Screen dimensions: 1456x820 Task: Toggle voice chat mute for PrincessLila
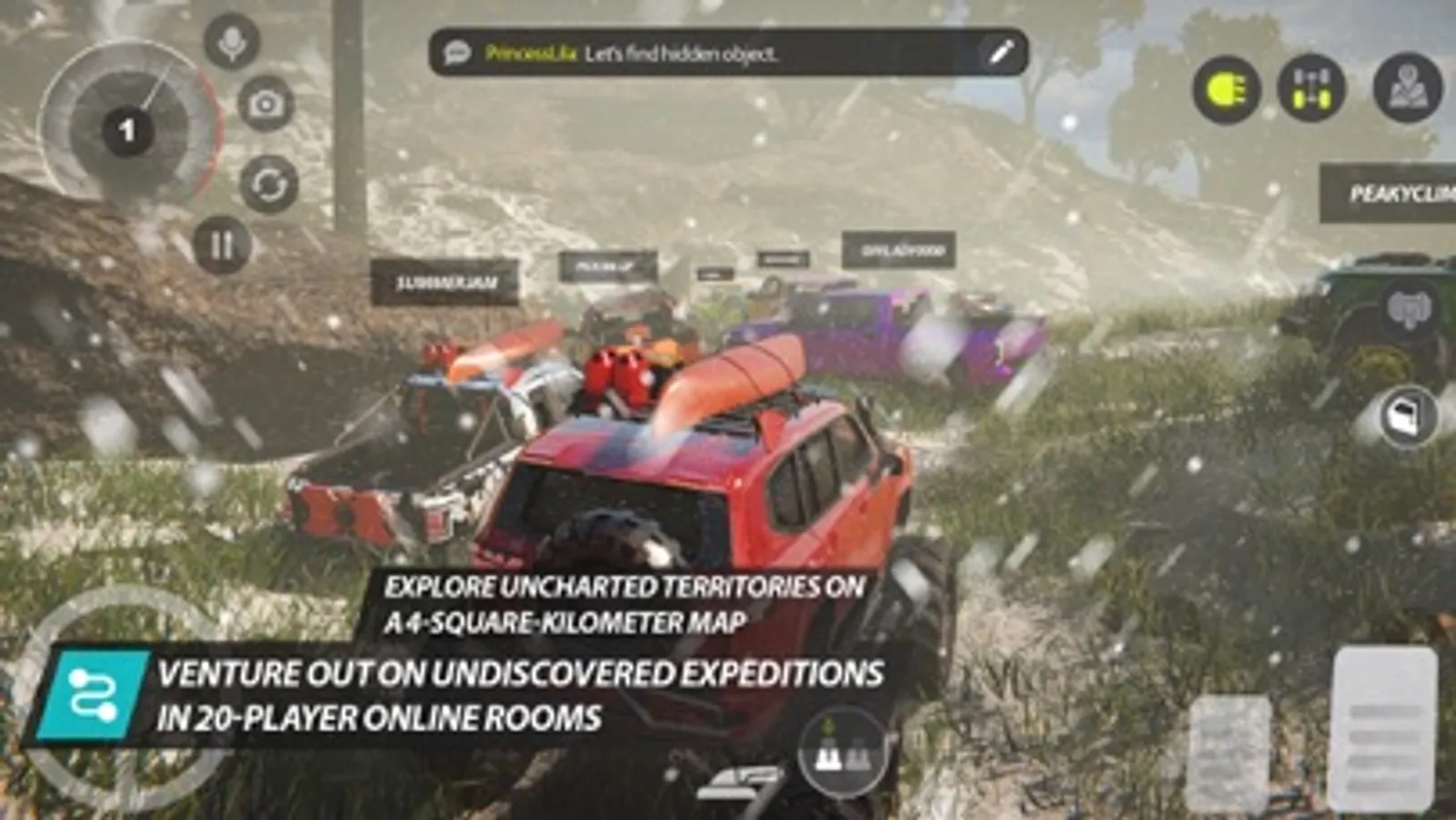[x=232, y=43]
